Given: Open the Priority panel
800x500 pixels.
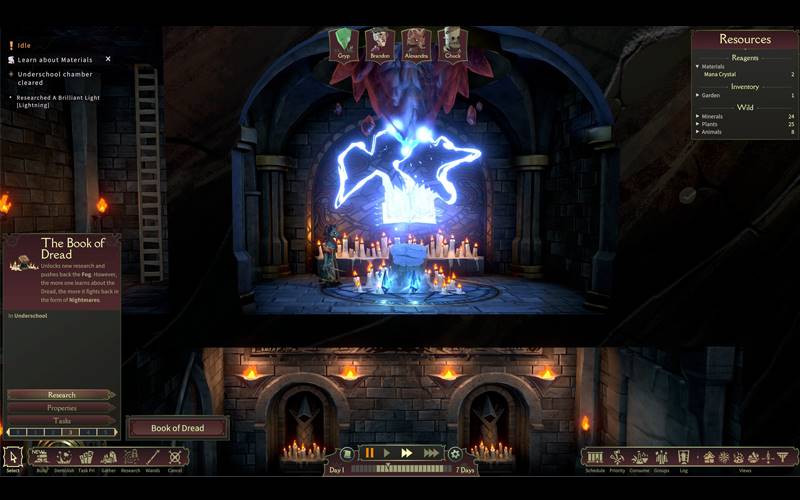Looking at the screenshot, I should pos(617,457).
